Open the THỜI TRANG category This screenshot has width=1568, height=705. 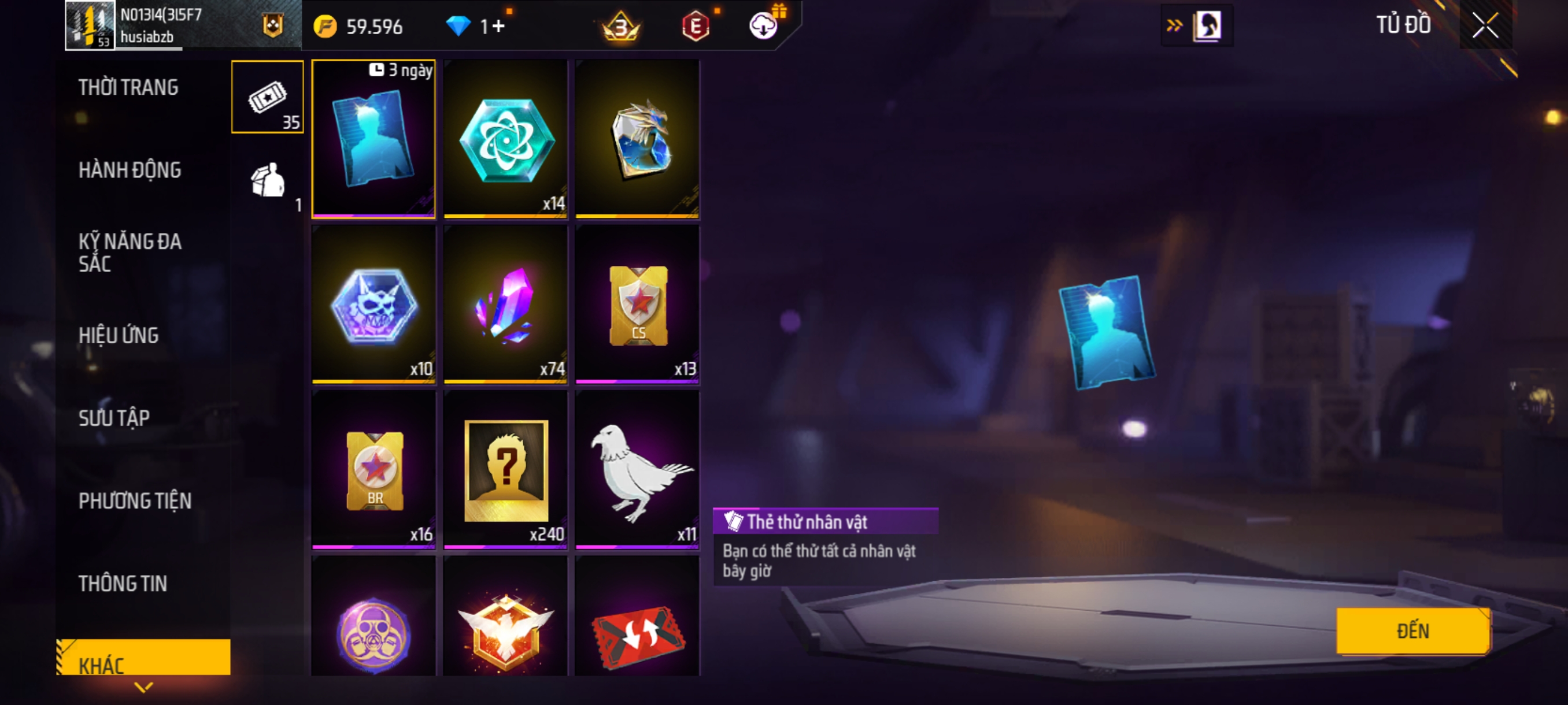pyautogui.click(x=128, y=88)
